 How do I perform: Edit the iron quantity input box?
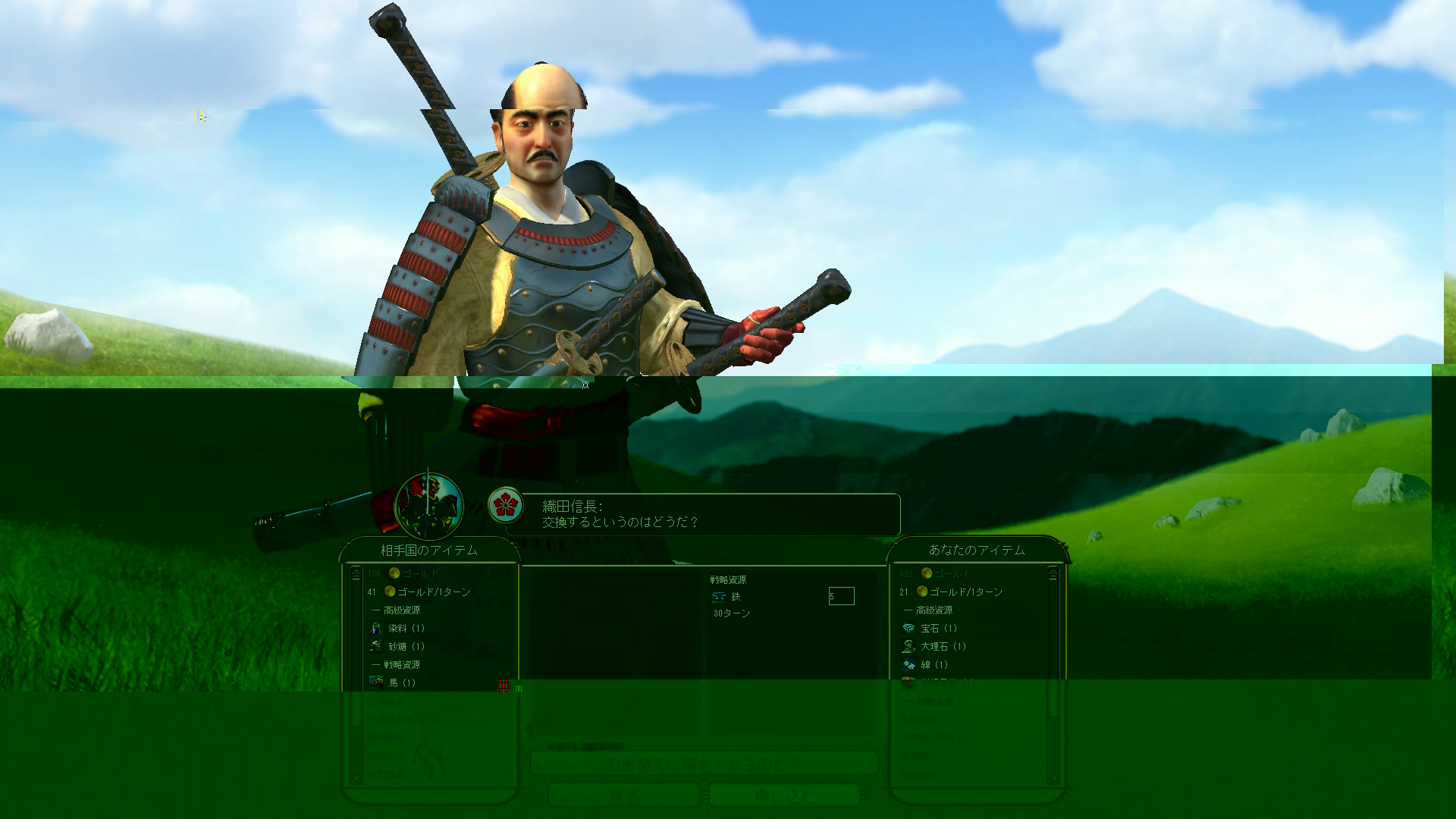point(841,597)
